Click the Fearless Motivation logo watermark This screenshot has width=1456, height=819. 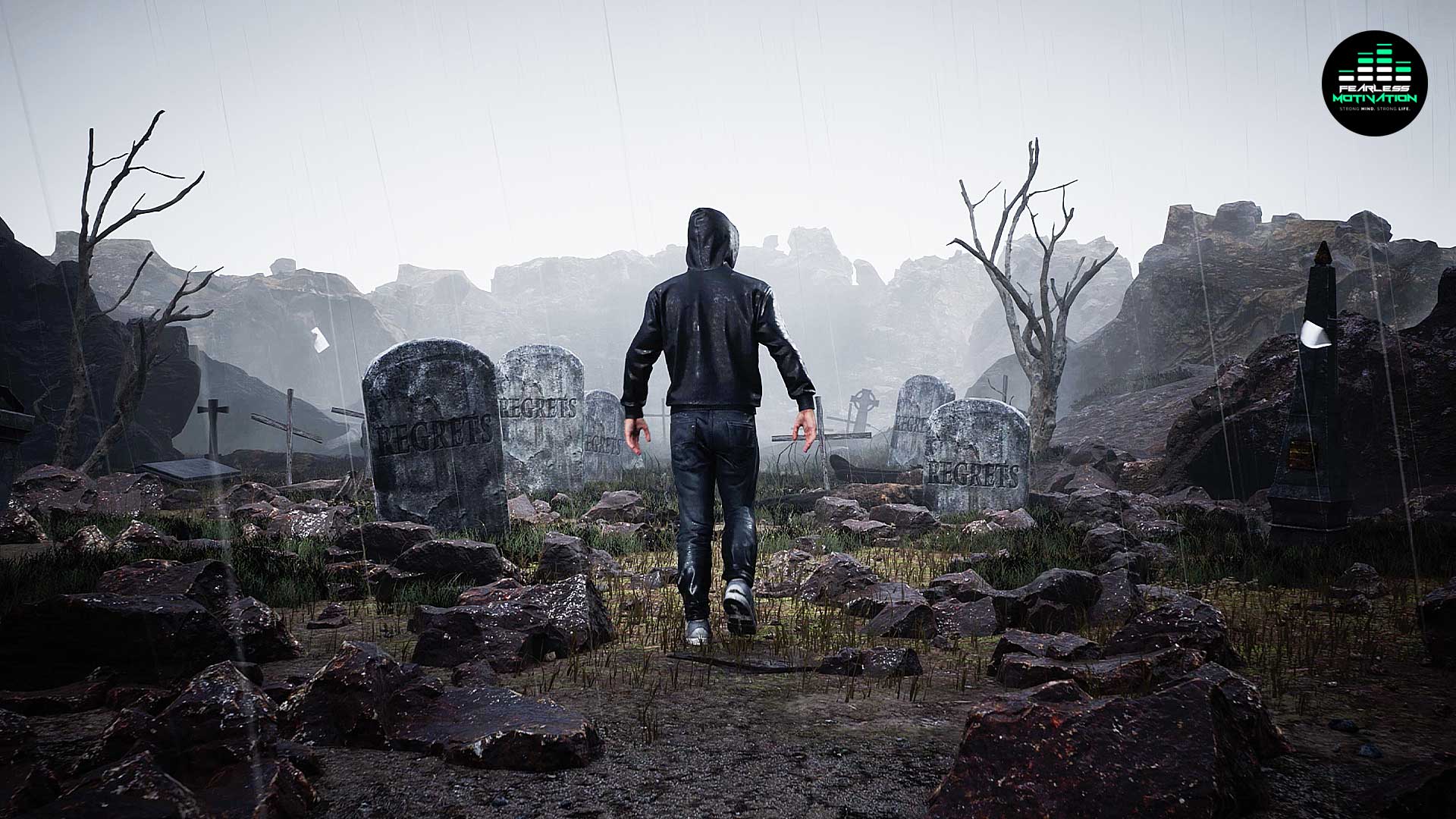pyautogui.click(x=1374, y=83)
